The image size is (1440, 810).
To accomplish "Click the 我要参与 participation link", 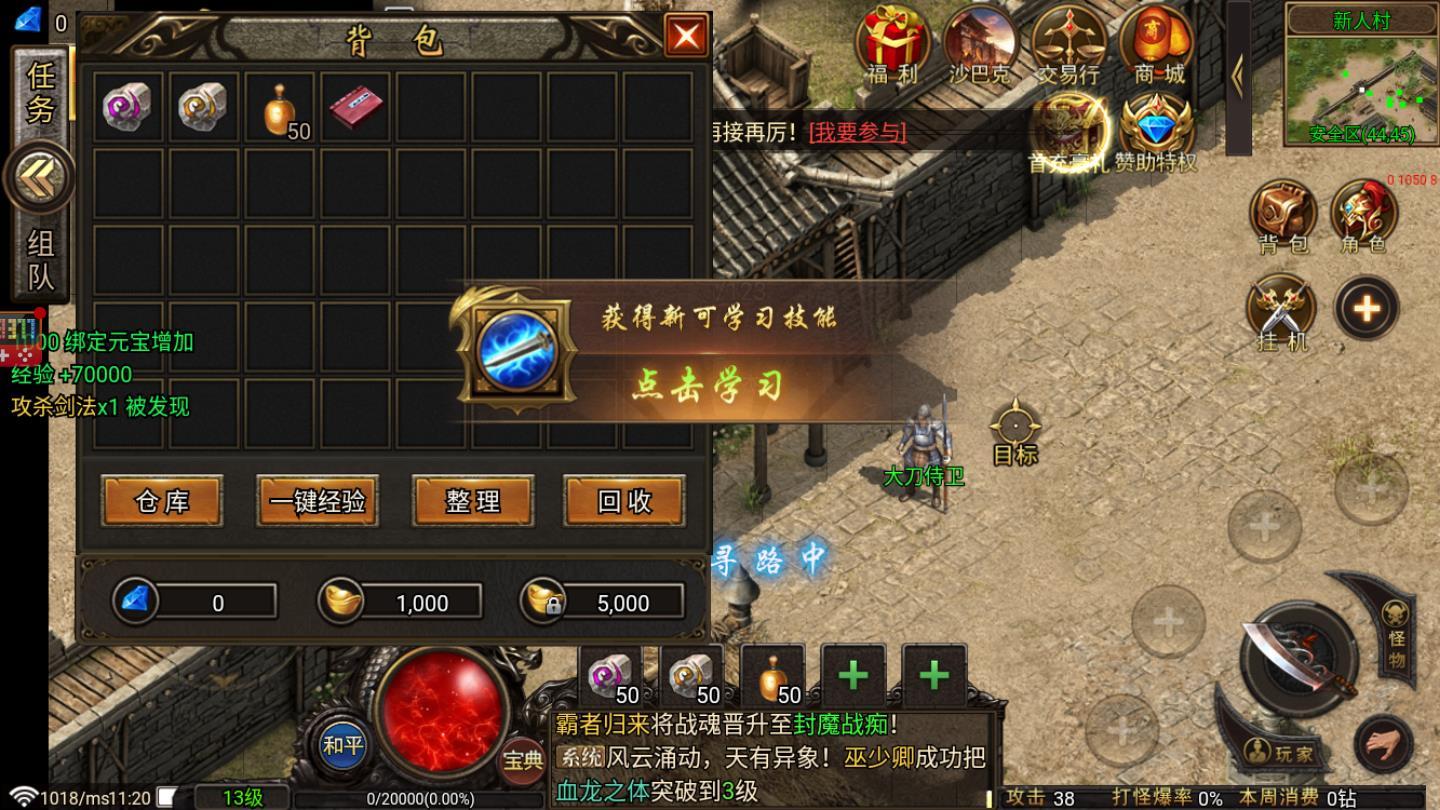I will [855, 133].
